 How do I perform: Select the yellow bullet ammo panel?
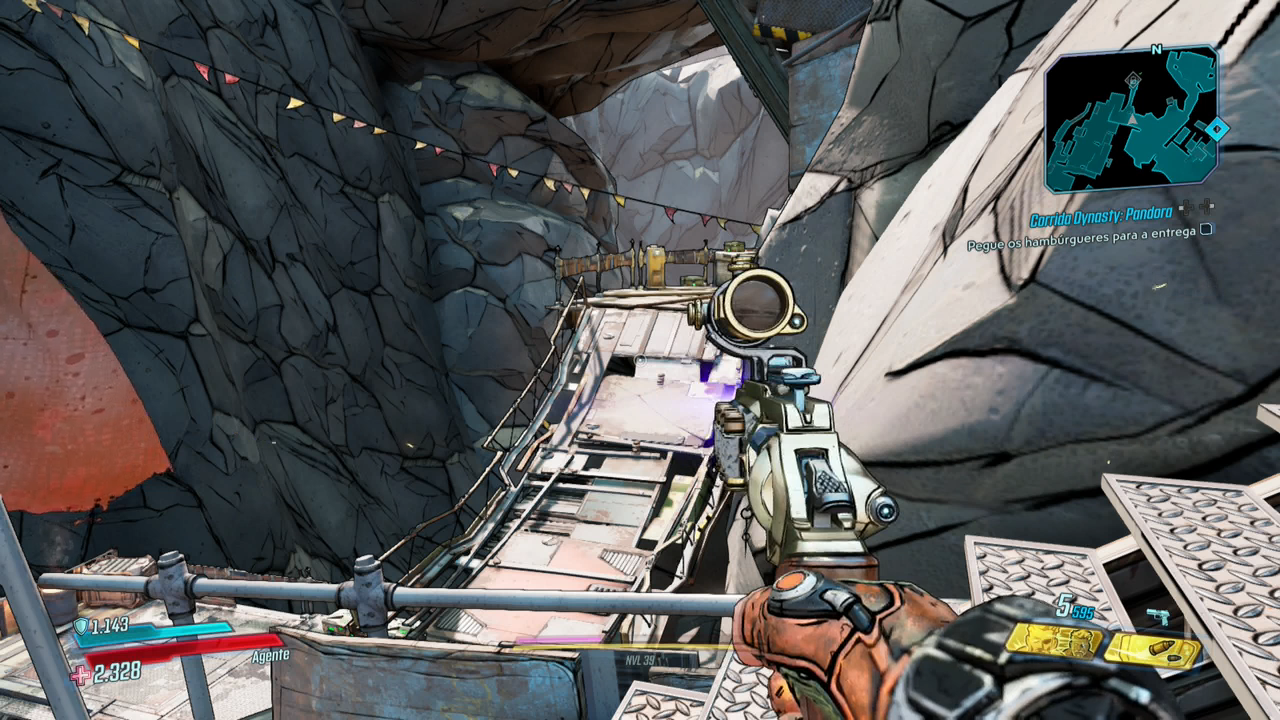point(1151,650)
